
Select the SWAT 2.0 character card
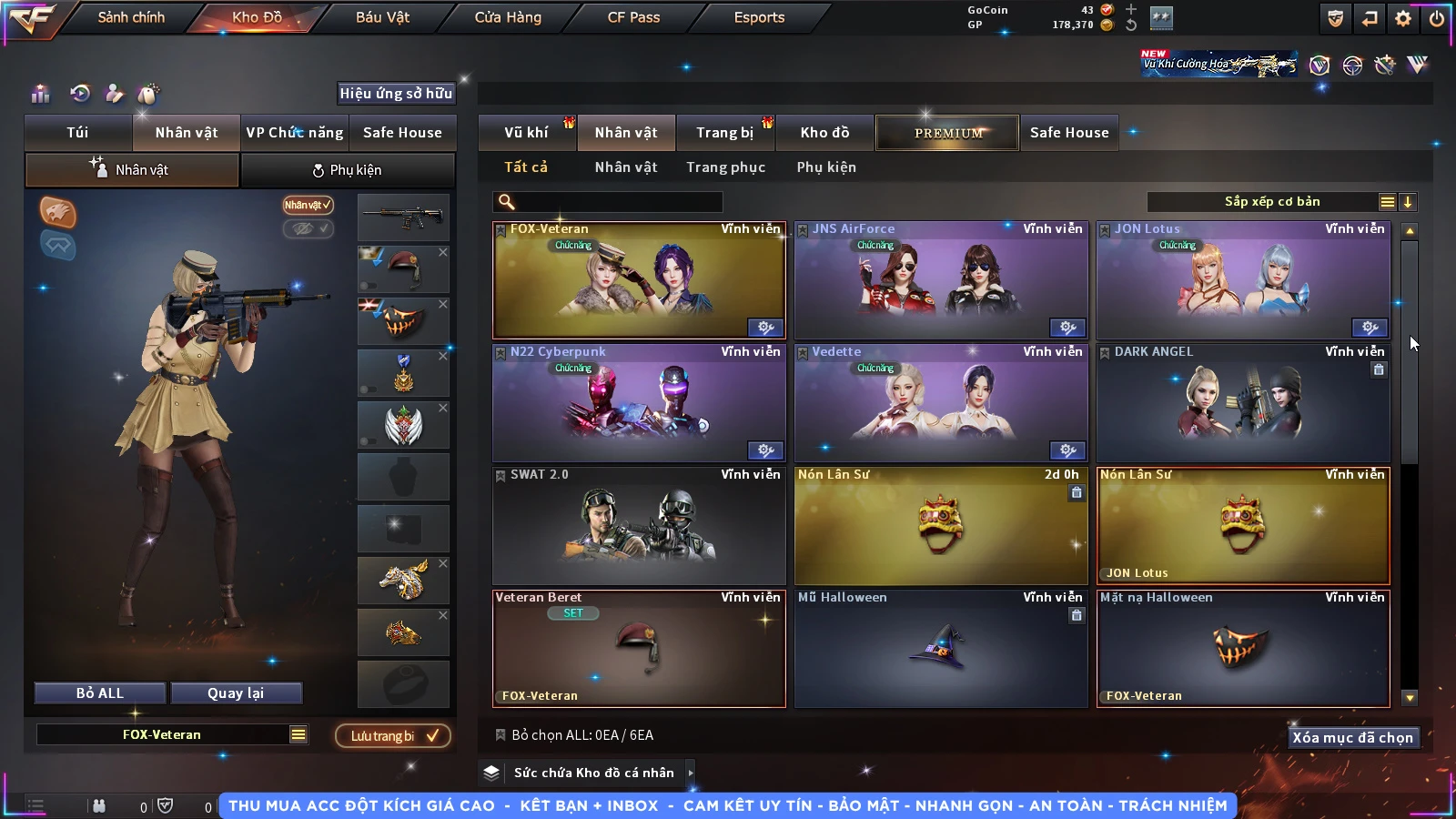[x=639, y=526]
